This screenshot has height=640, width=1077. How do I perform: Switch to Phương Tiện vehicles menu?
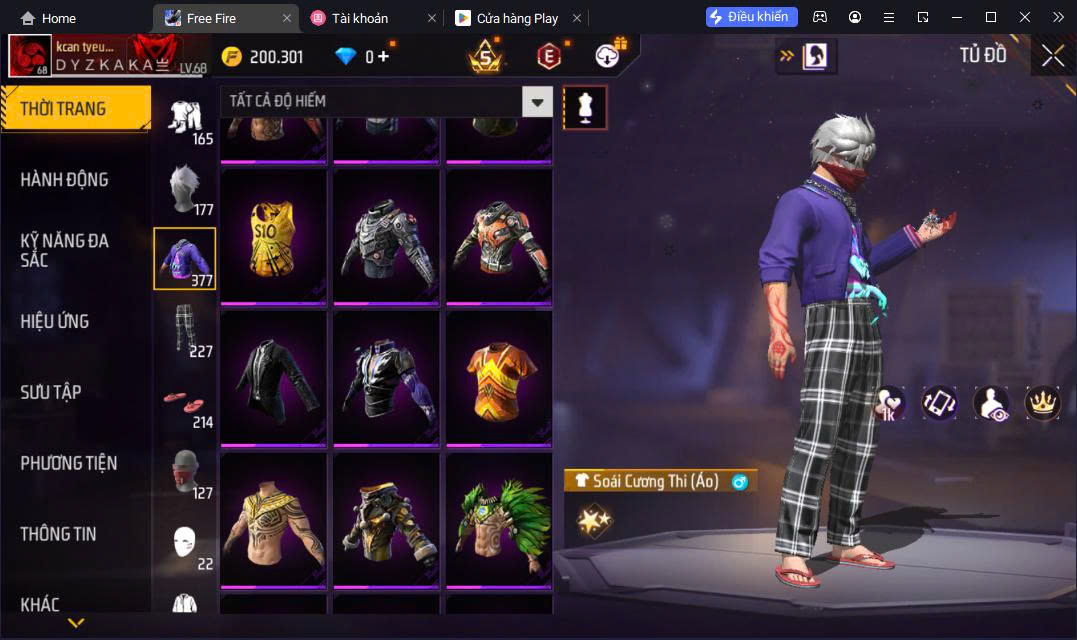[x=69, y=463]
